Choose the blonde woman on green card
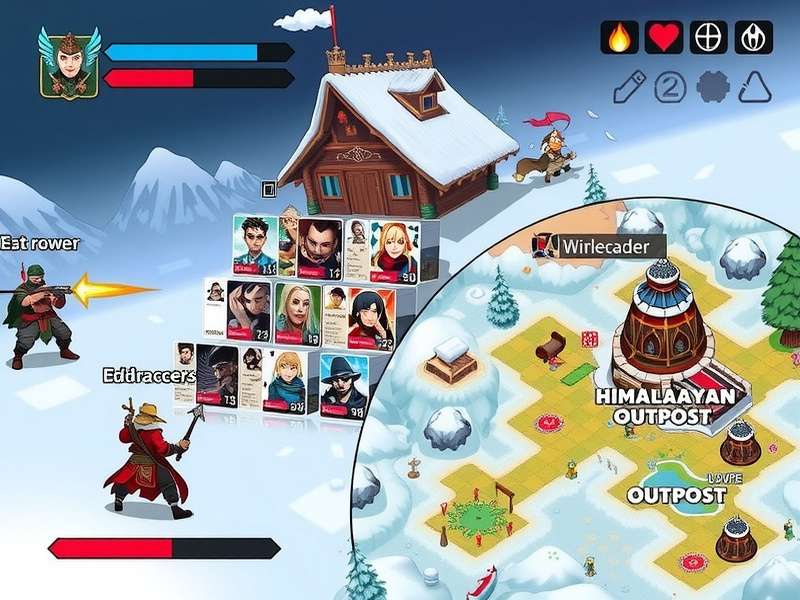Viewport: 800px width, 600px height. tap(298, 313)
